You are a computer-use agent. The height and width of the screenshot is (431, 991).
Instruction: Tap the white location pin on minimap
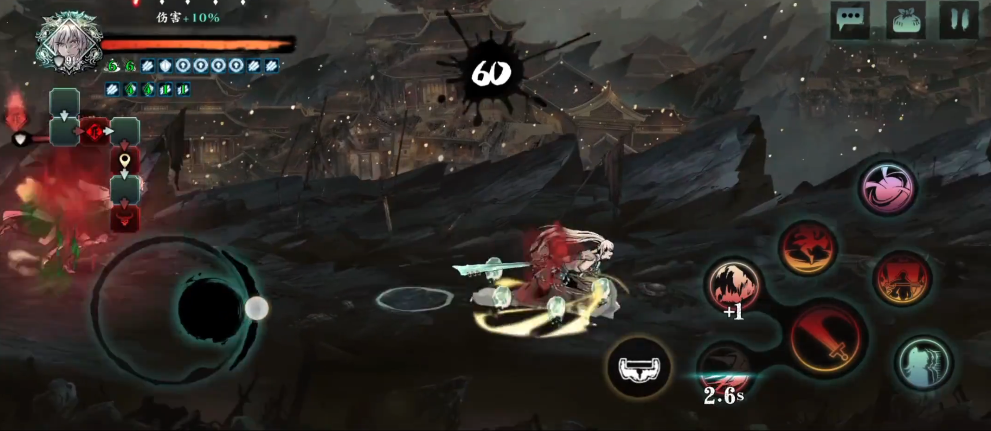[124, 160]
